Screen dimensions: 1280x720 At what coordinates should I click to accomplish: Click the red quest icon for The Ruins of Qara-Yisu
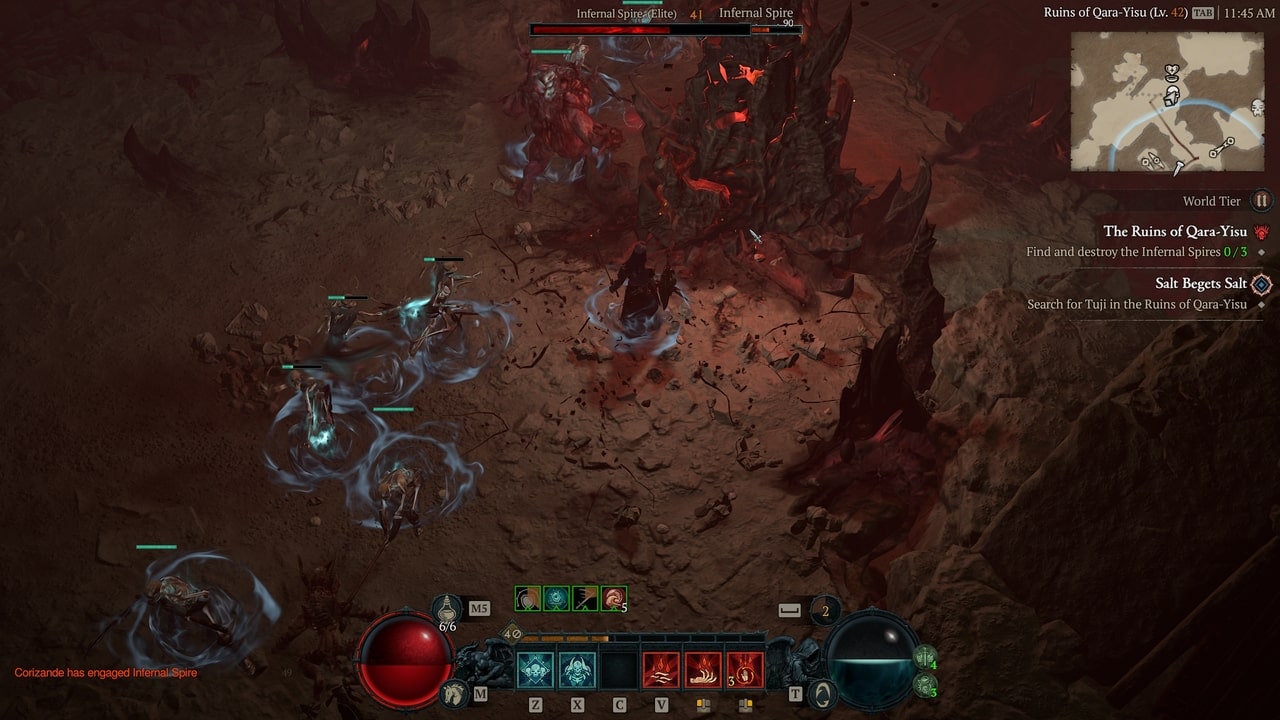click(1260, 232)
